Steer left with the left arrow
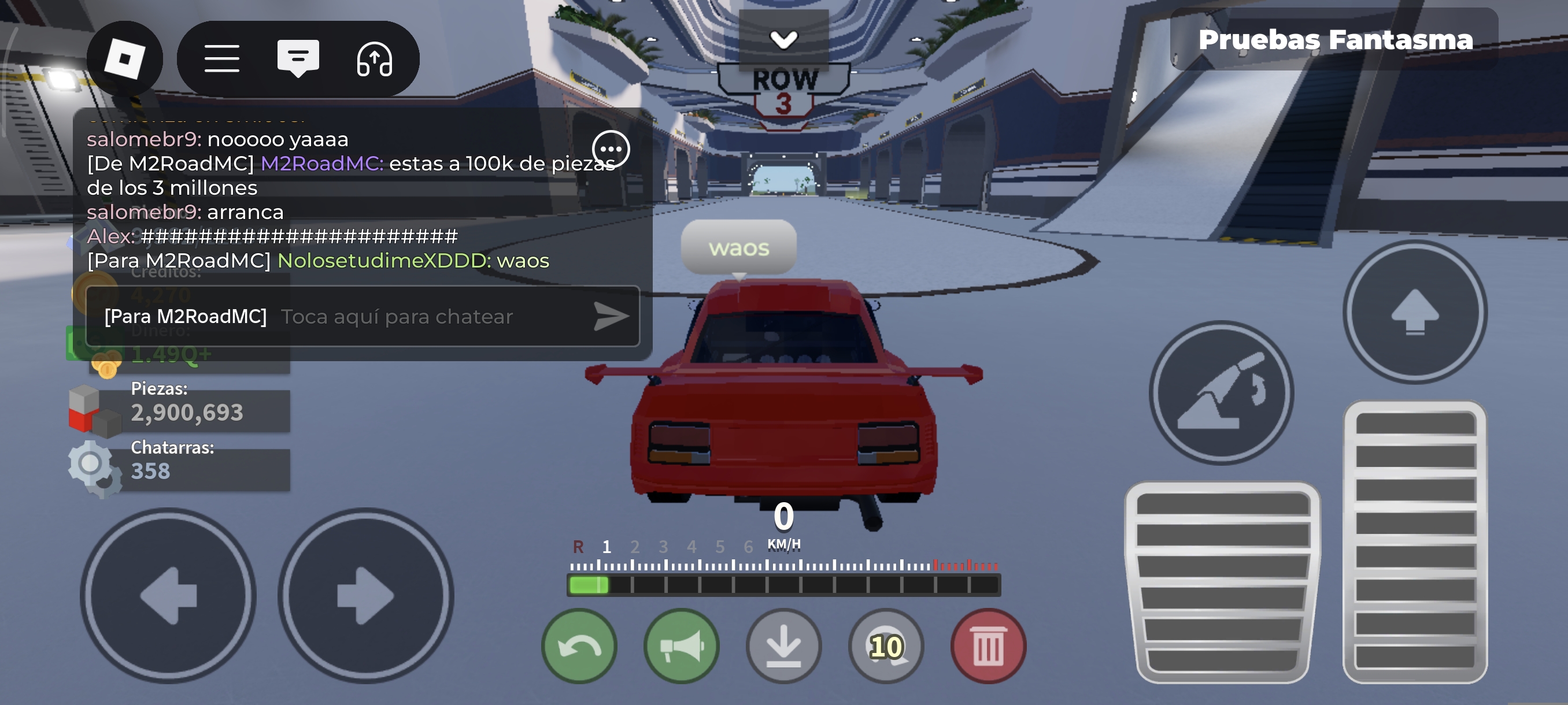The width and height of the screenshot is (1568, 705). [168, 596]
